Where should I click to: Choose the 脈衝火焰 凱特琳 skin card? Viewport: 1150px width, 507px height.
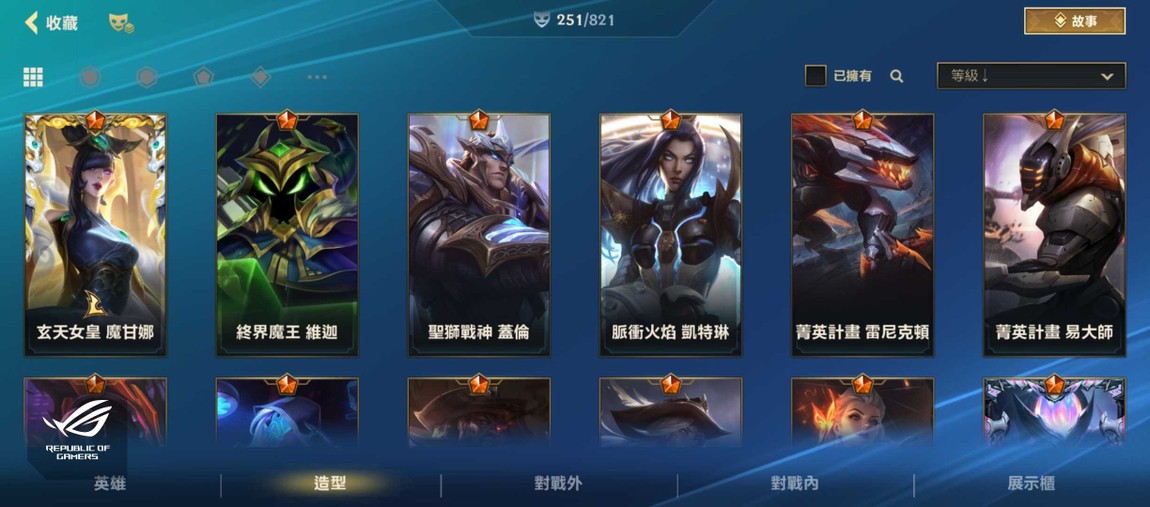671,235
